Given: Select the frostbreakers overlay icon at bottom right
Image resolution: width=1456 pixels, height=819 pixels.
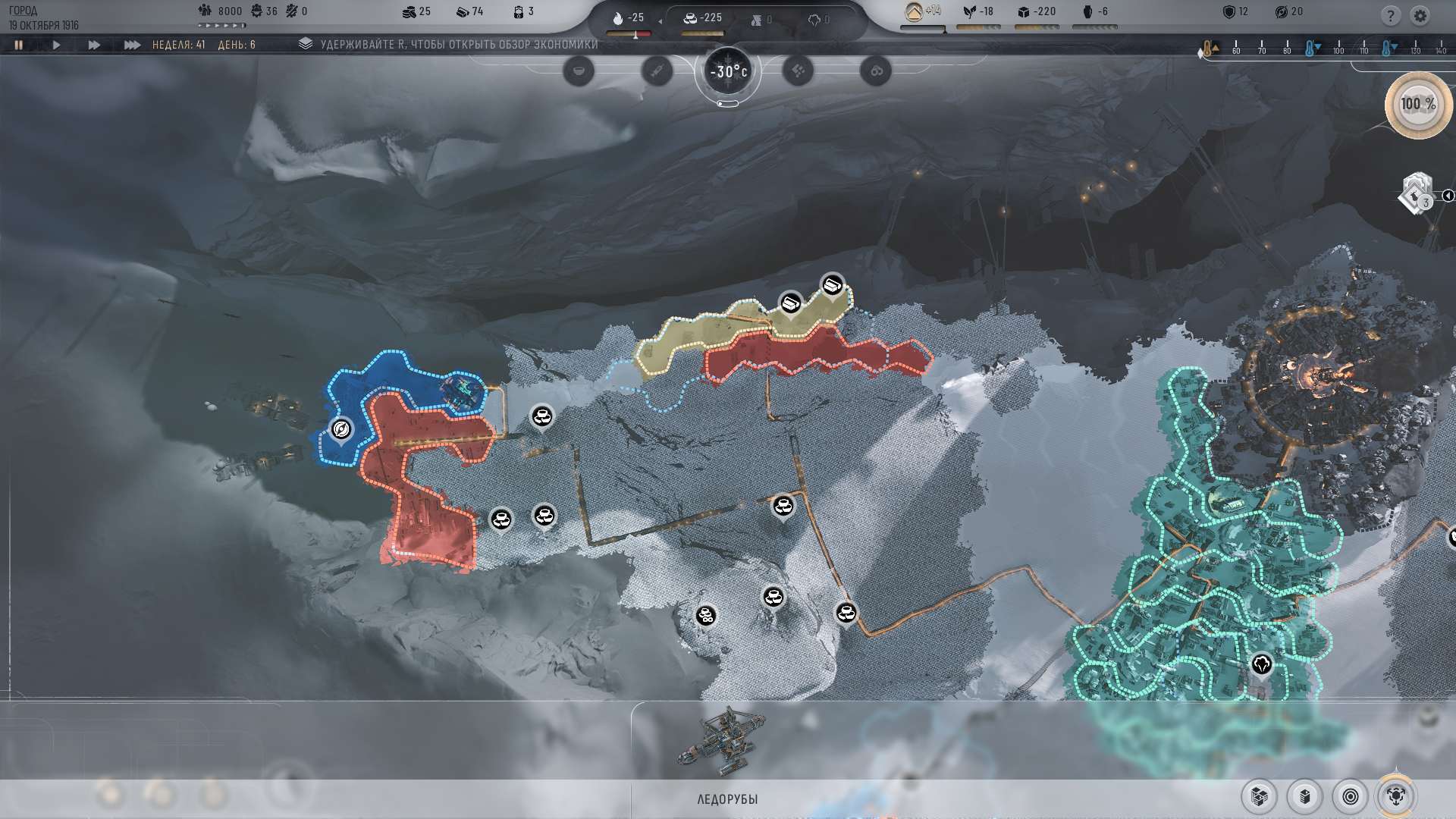Looking at the screenshot, I should point(1396,797).
